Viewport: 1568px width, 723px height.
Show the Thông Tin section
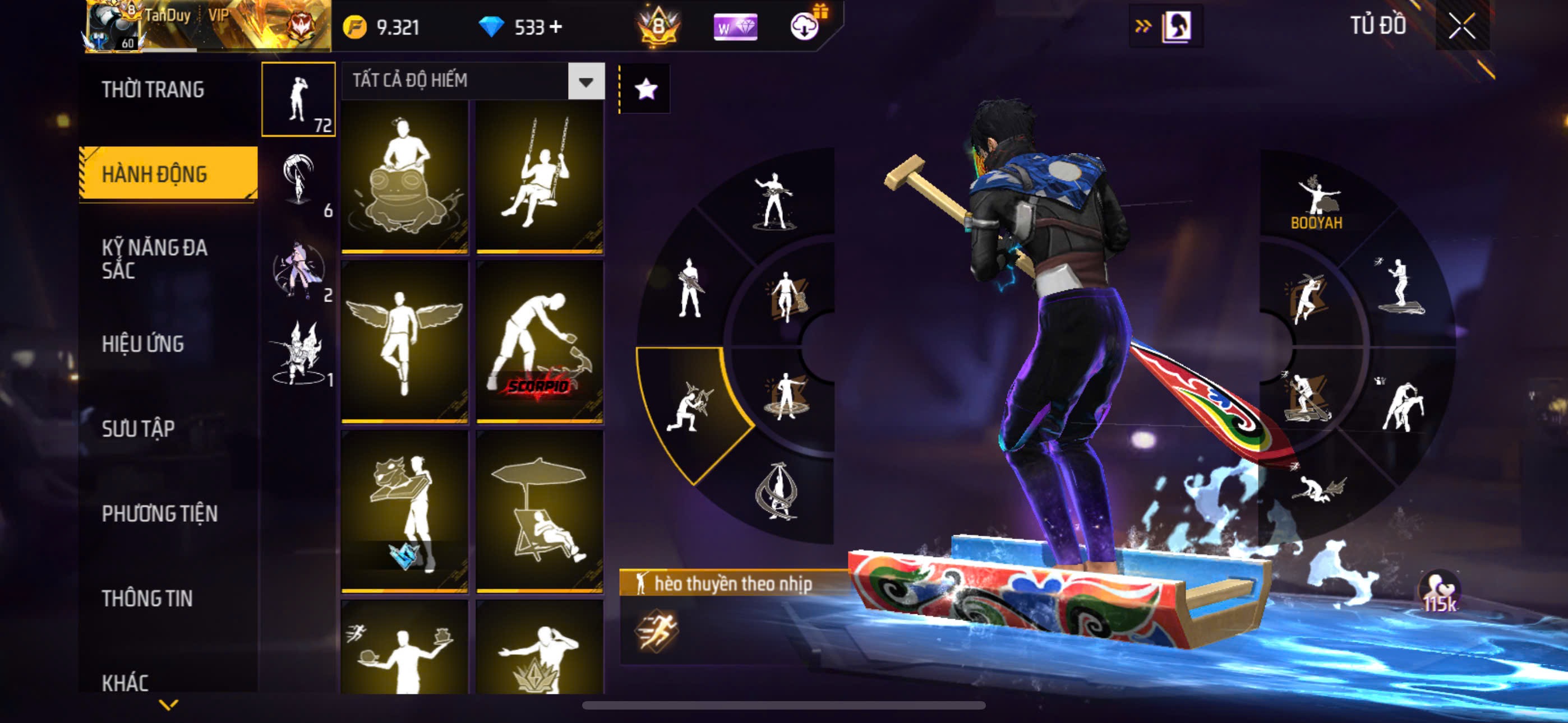tap(147, 598)
